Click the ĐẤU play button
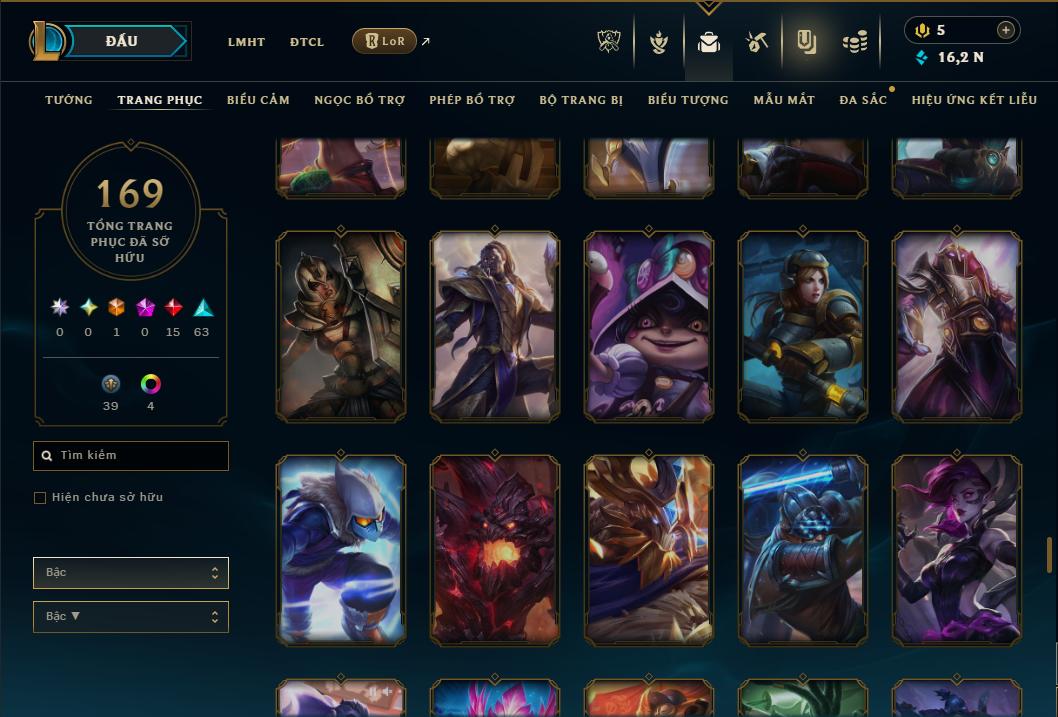Image resolution: width=1058 pixels, height=717 pixels. pos(122,41)
